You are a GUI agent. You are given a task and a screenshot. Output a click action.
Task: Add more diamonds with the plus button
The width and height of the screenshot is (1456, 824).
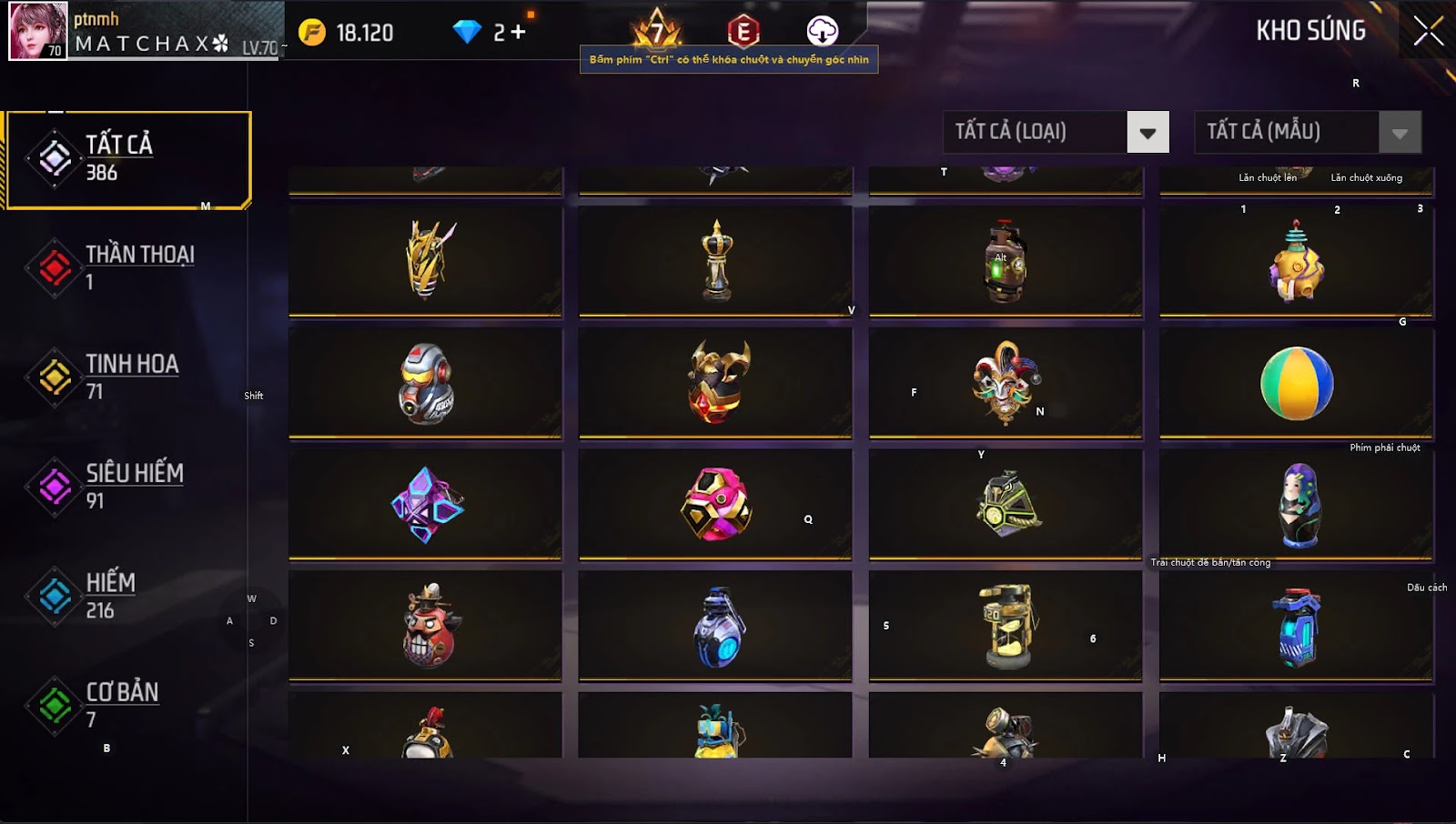click(x=519, y=33)
